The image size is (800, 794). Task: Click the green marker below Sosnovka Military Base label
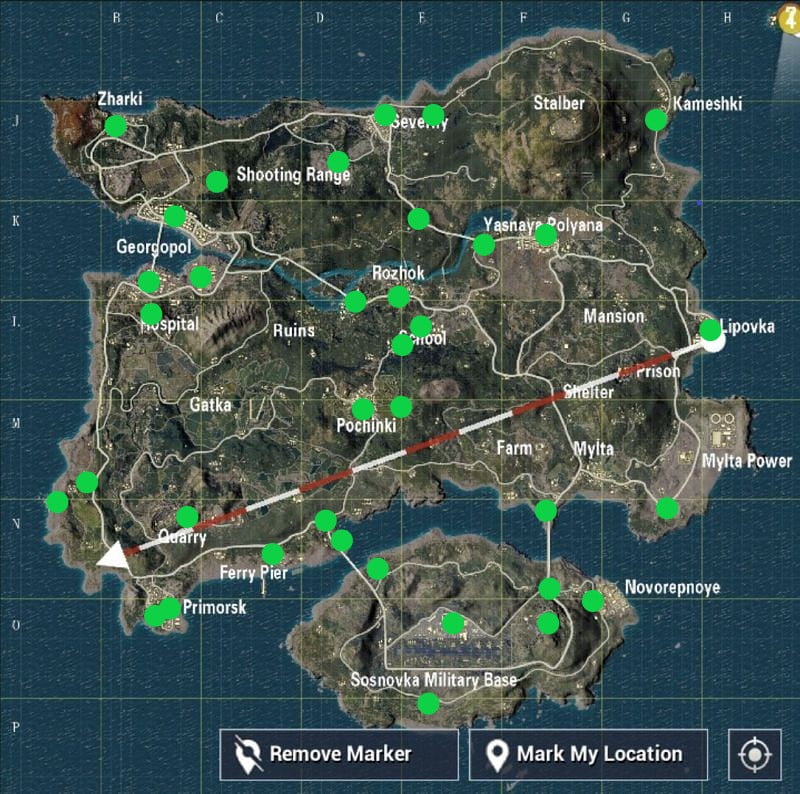tap(428, 704)
